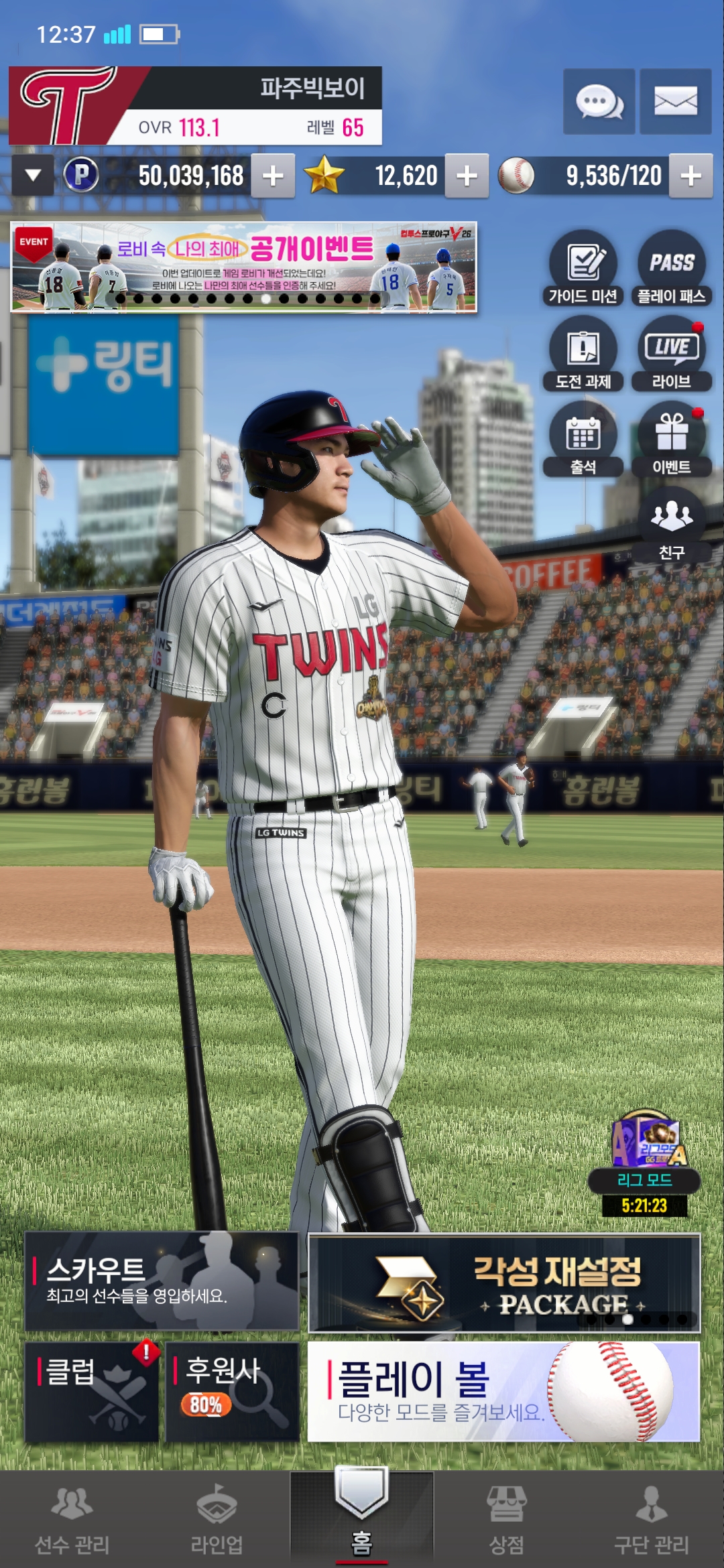This screenshot has width=724, height=1568.
Task: Open the lobby event banner
Action: coord(244,267)
